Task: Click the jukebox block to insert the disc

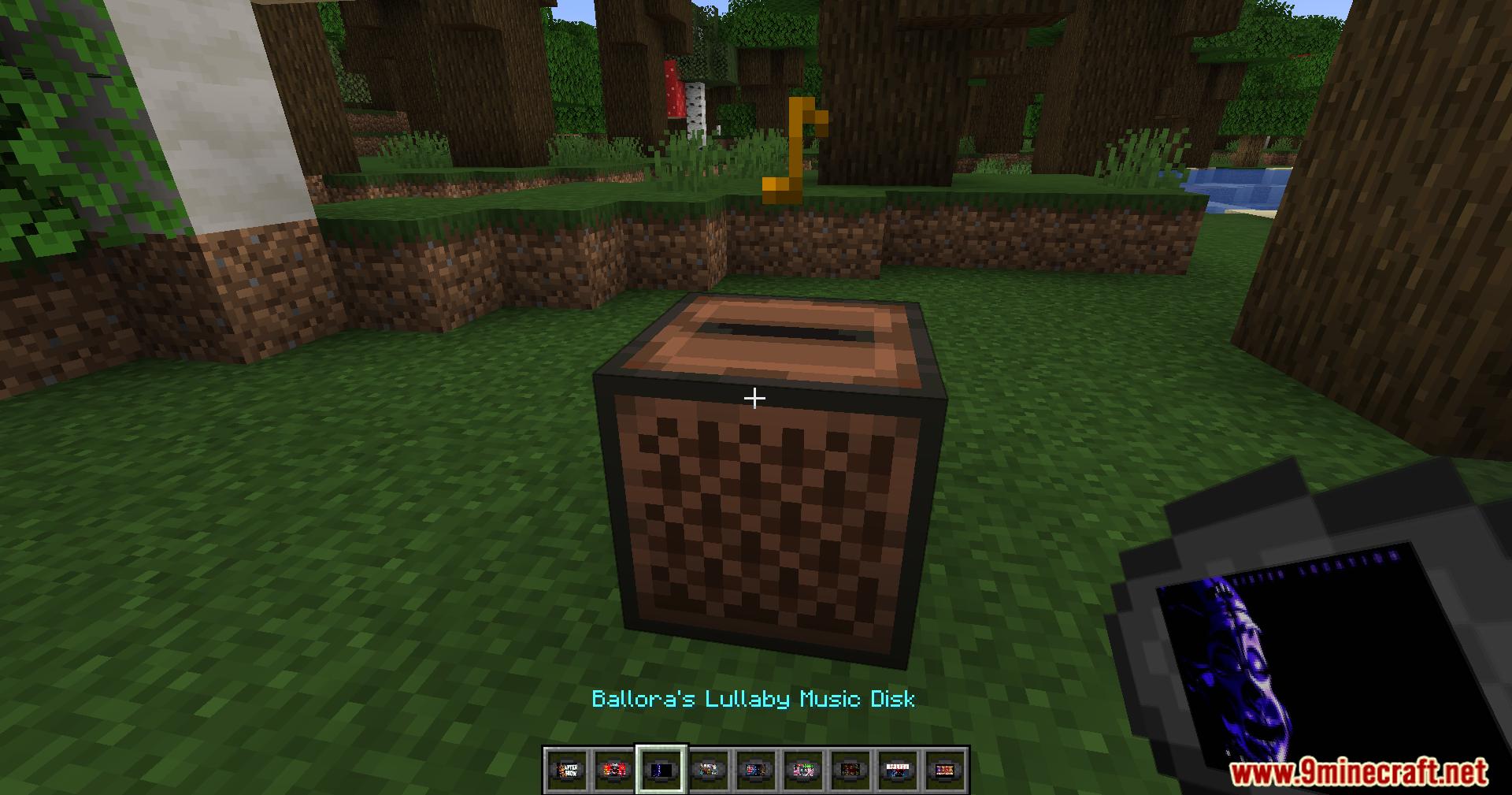Action: (764, 512)
